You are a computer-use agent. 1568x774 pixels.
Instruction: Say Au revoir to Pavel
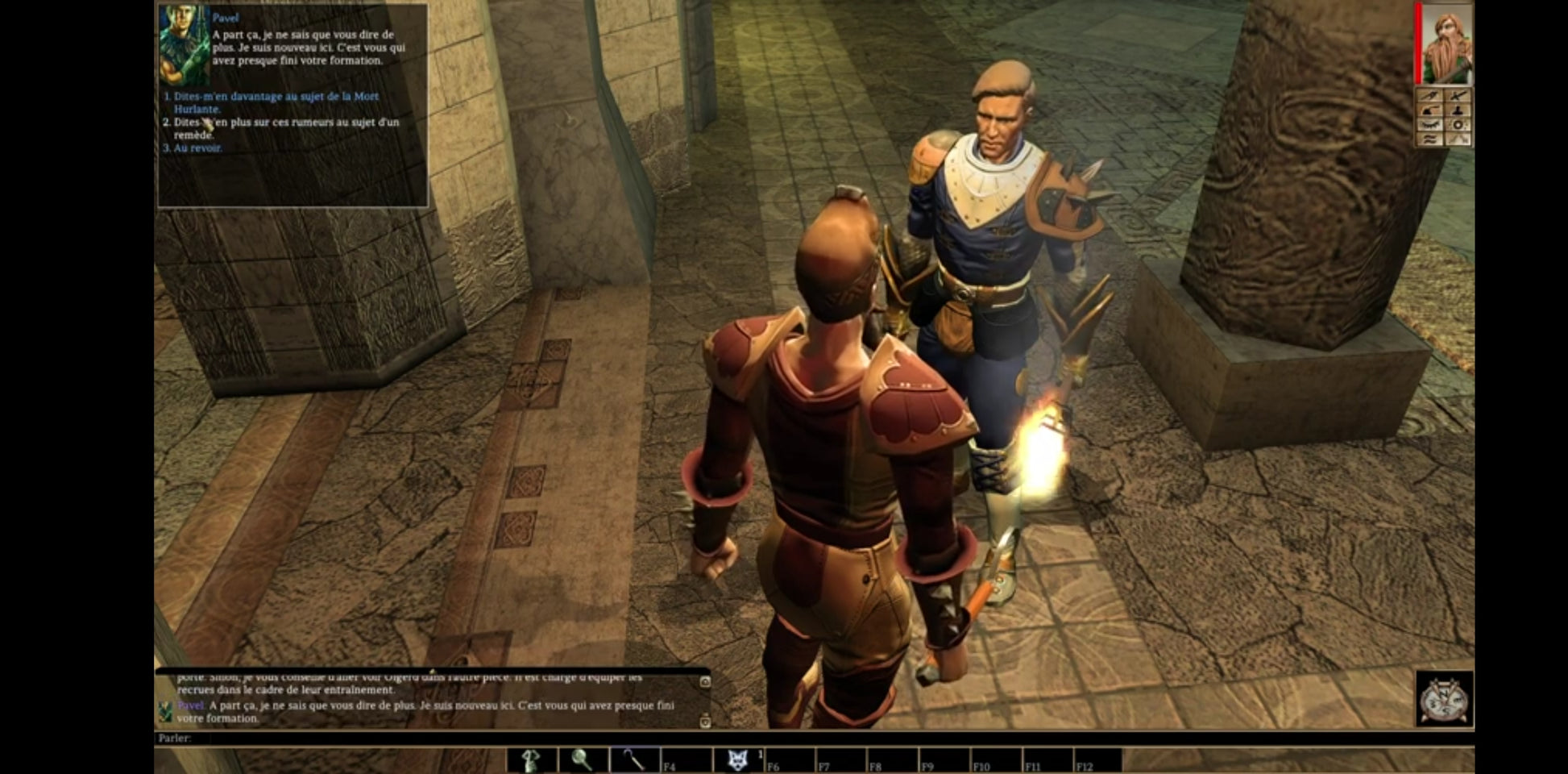point(197,148)
